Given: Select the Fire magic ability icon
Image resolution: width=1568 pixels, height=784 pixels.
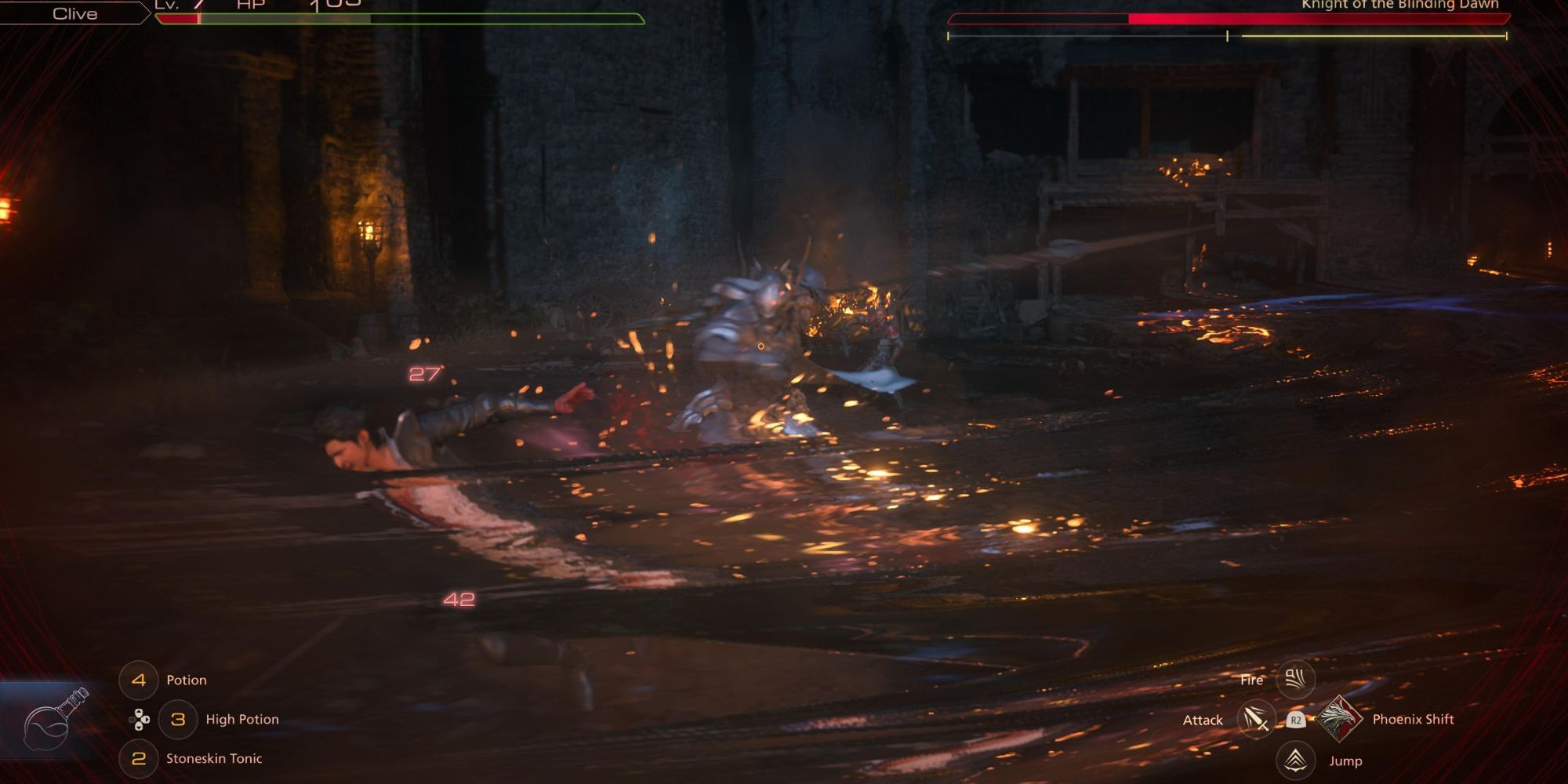Looking at the screenshot, I should (1298, 680).
